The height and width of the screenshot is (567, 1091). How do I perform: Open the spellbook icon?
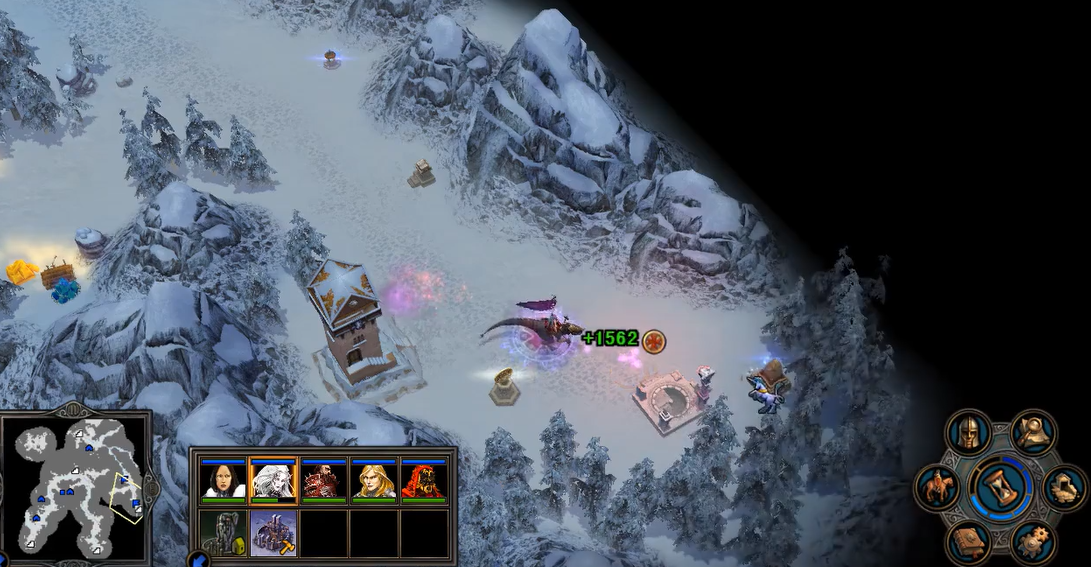pyautogui.click(x=968, y=541)
